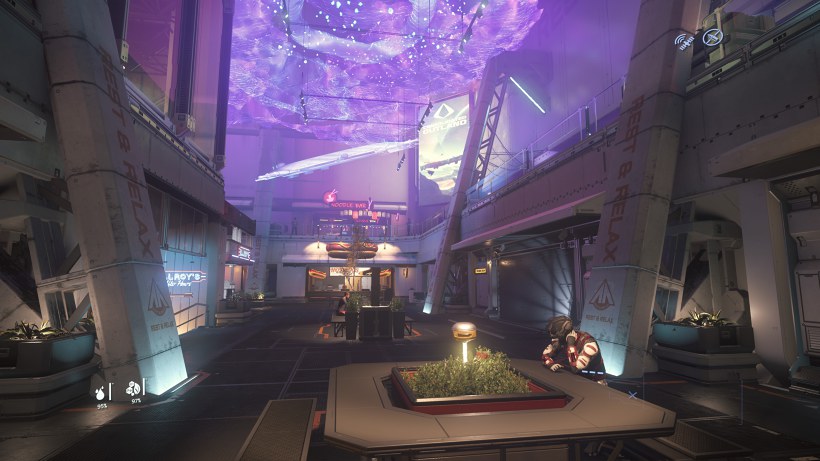Select the armistice zone no-weapons icon
The height and width of the screenshot is (461, 820).
[x=712, y=37]
